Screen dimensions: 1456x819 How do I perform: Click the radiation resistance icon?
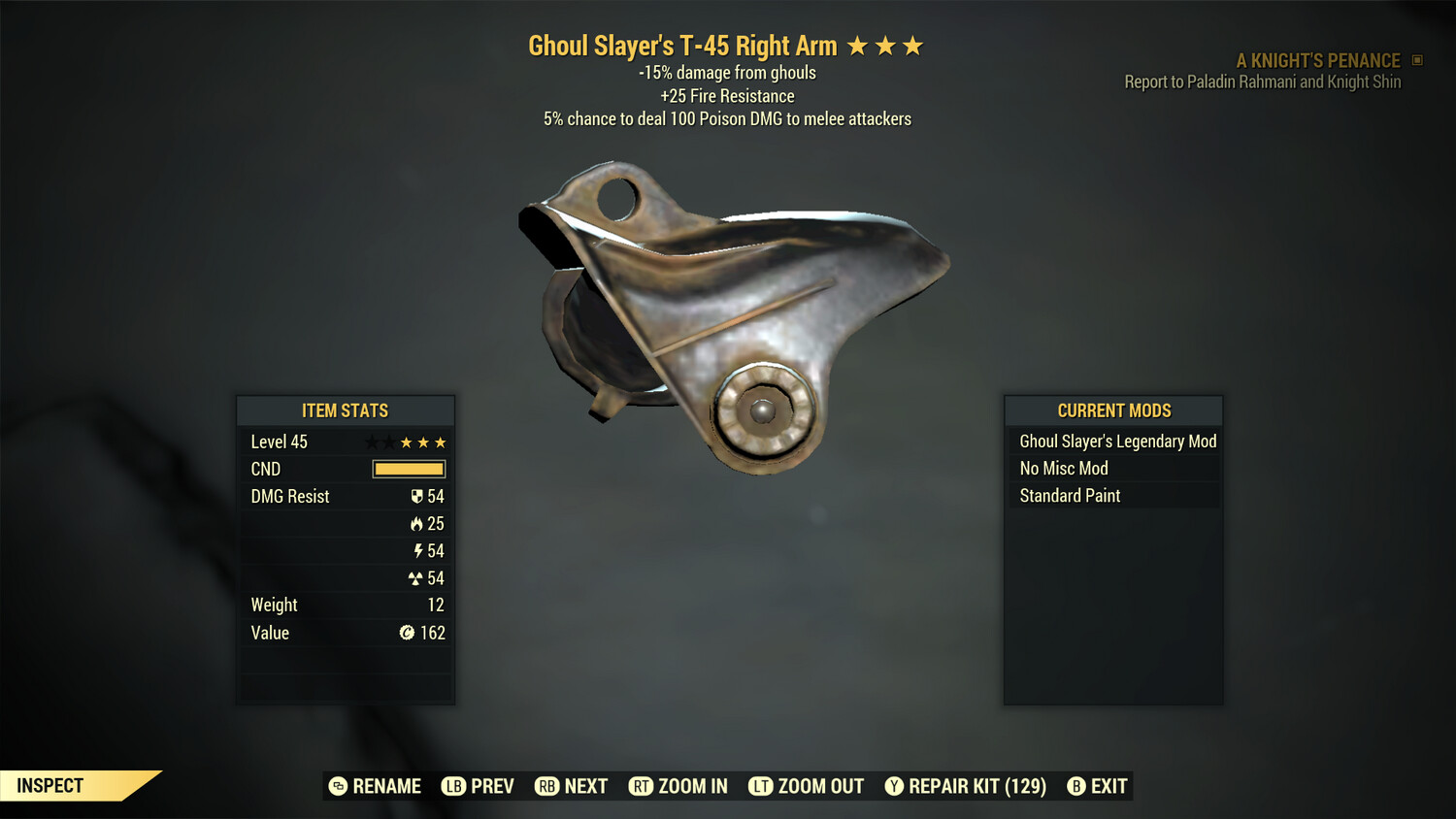(418, 577)
